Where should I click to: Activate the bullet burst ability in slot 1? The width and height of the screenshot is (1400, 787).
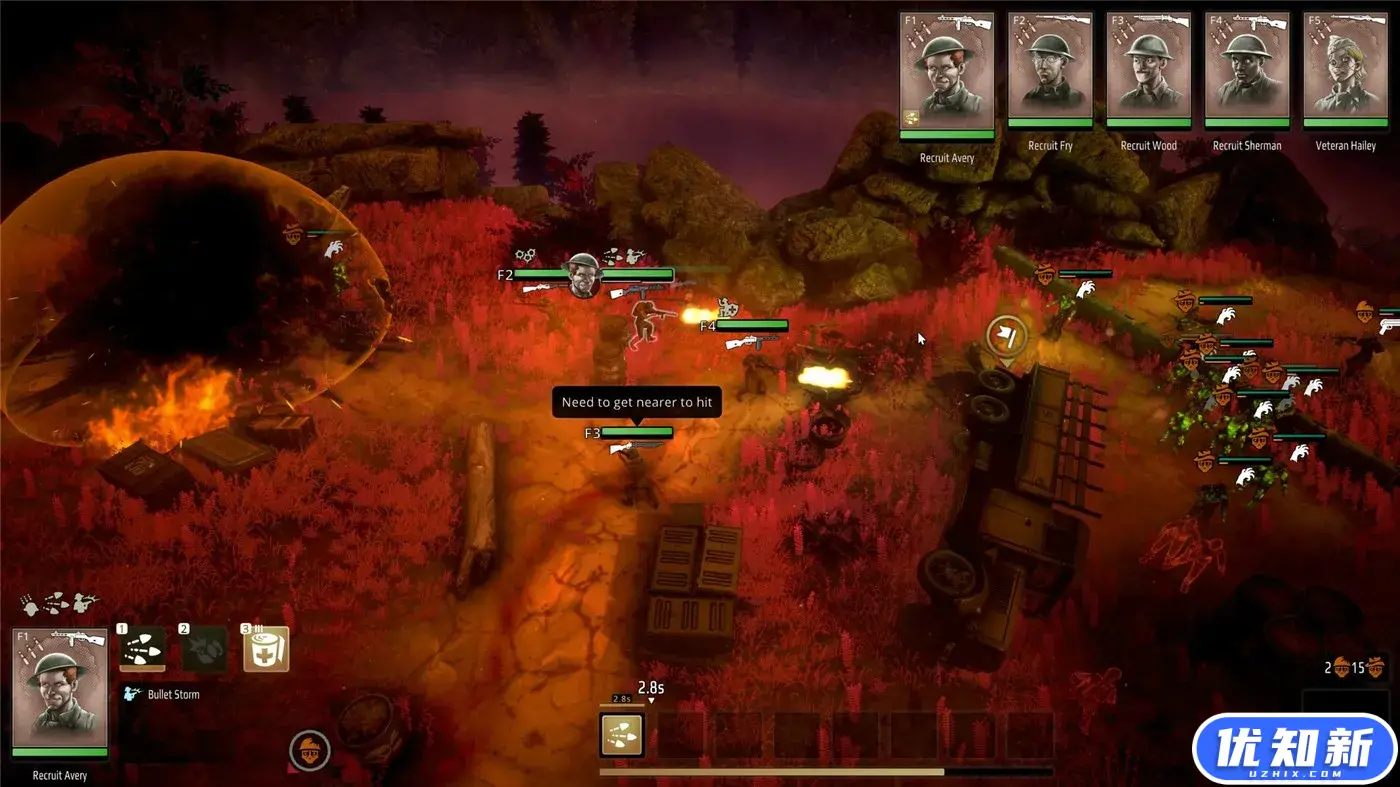pos(143,650)
